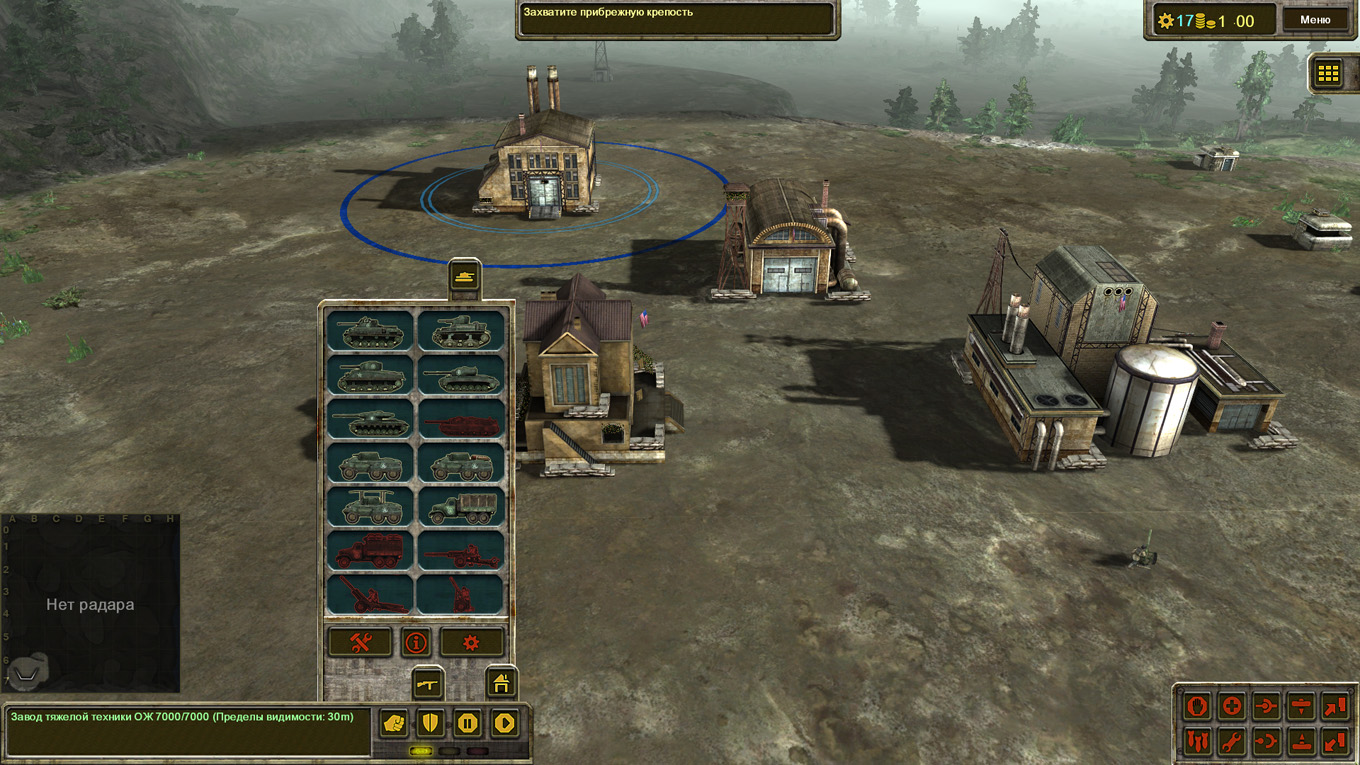This screenshot has width=1360, height=765.
Task: Click the yellow play button
Action: pyautogui.click(x=504, y=722)
